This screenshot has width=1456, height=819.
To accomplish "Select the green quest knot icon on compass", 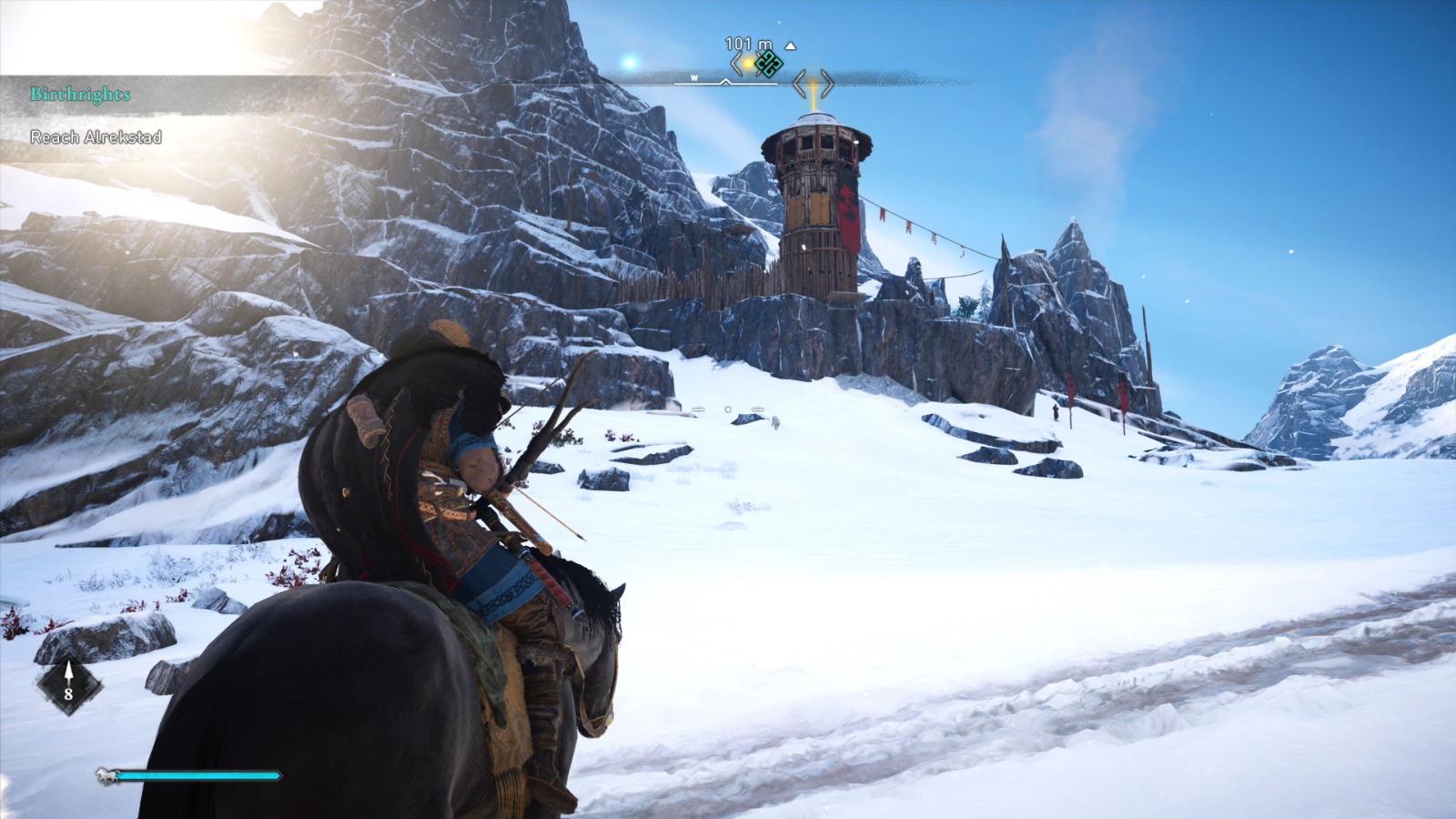I will 768,63.
